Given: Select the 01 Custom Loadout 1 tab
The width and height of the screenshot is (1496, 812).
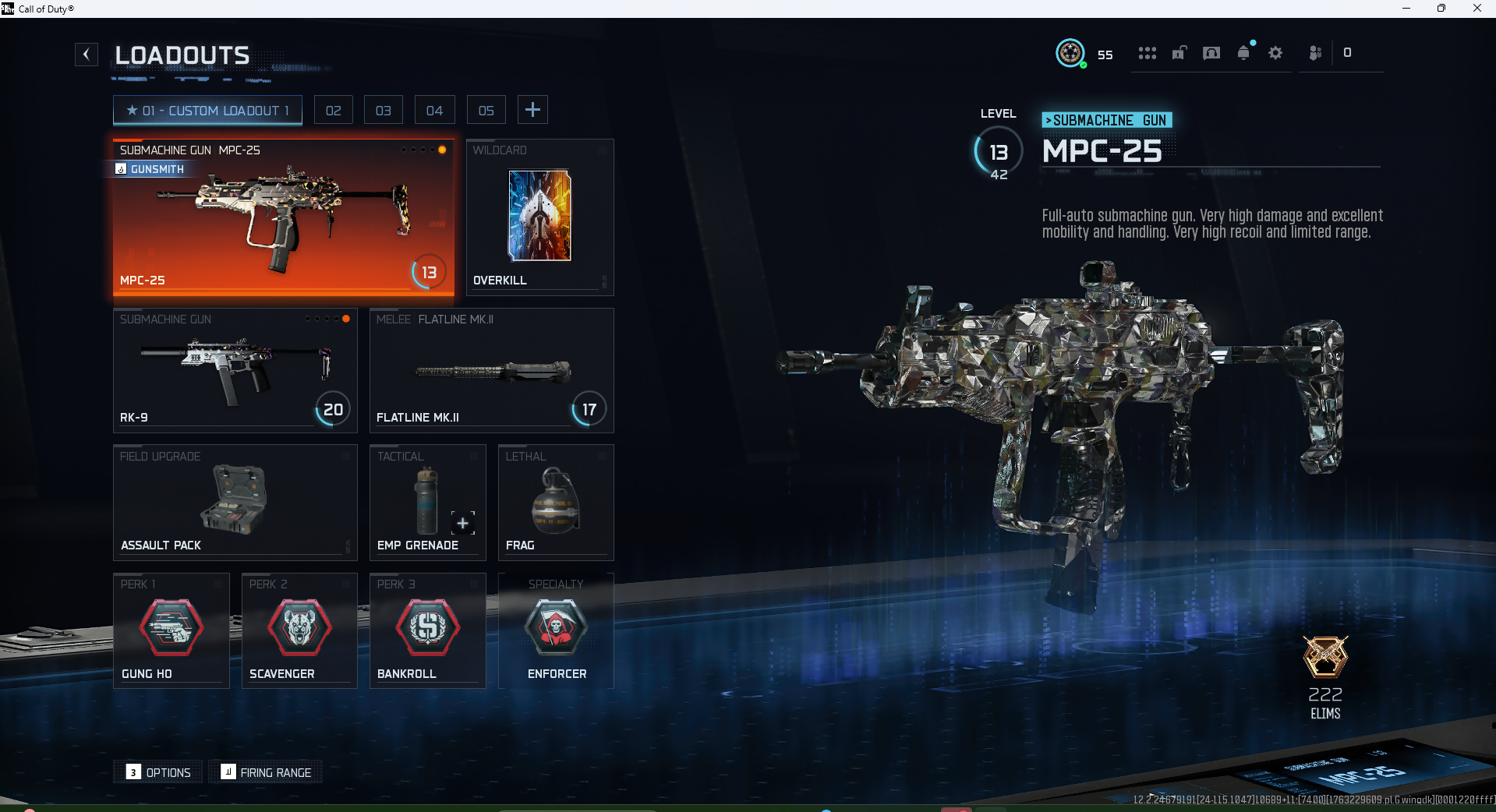Looking at the screenshot, I should [x=207, y=111].
